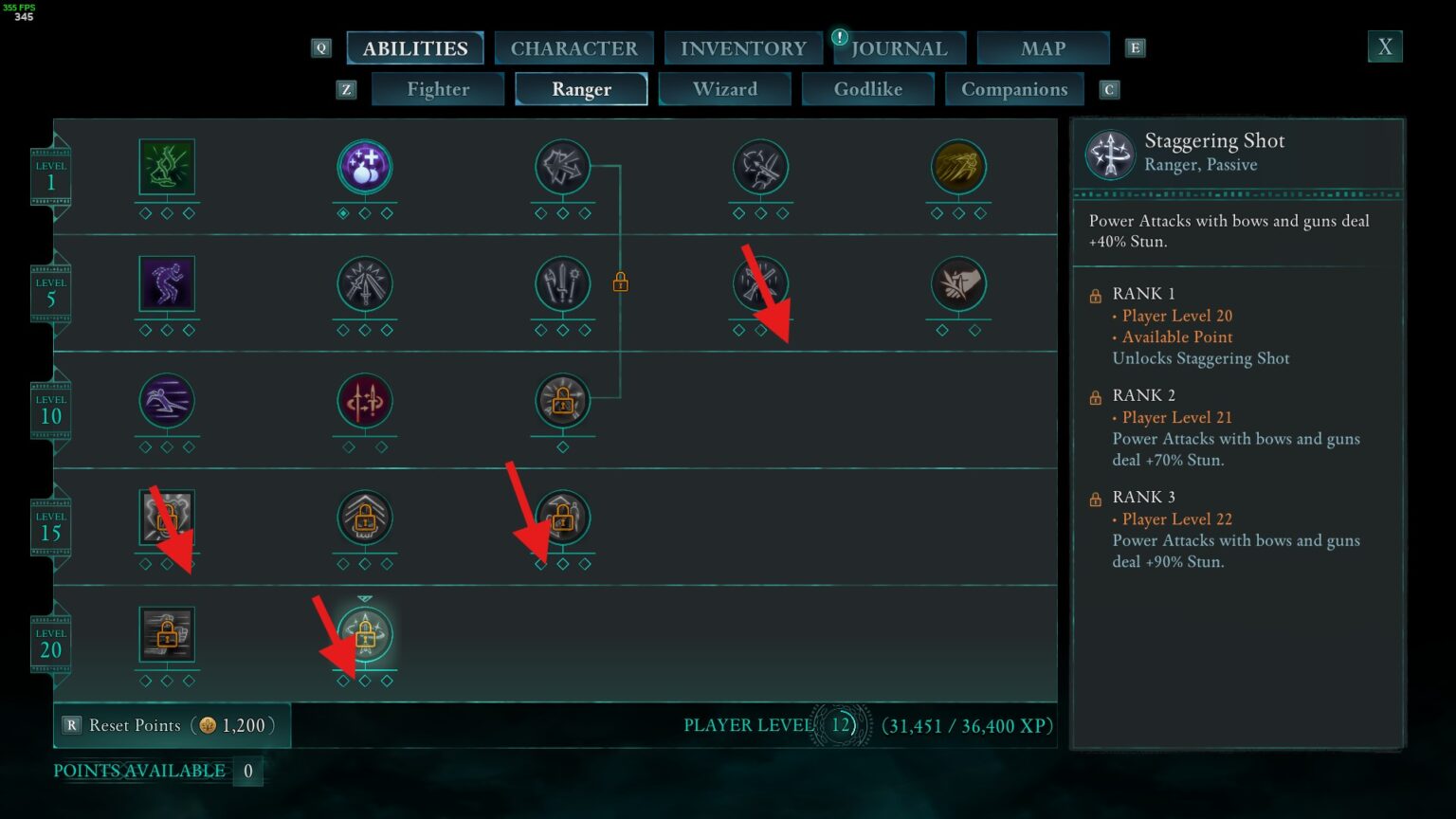This screenshot has height=819, width=1456.
Task: Click the highlighted locked Staggering Shot ability in Level 20 row
Action: (x=365, y=636)
